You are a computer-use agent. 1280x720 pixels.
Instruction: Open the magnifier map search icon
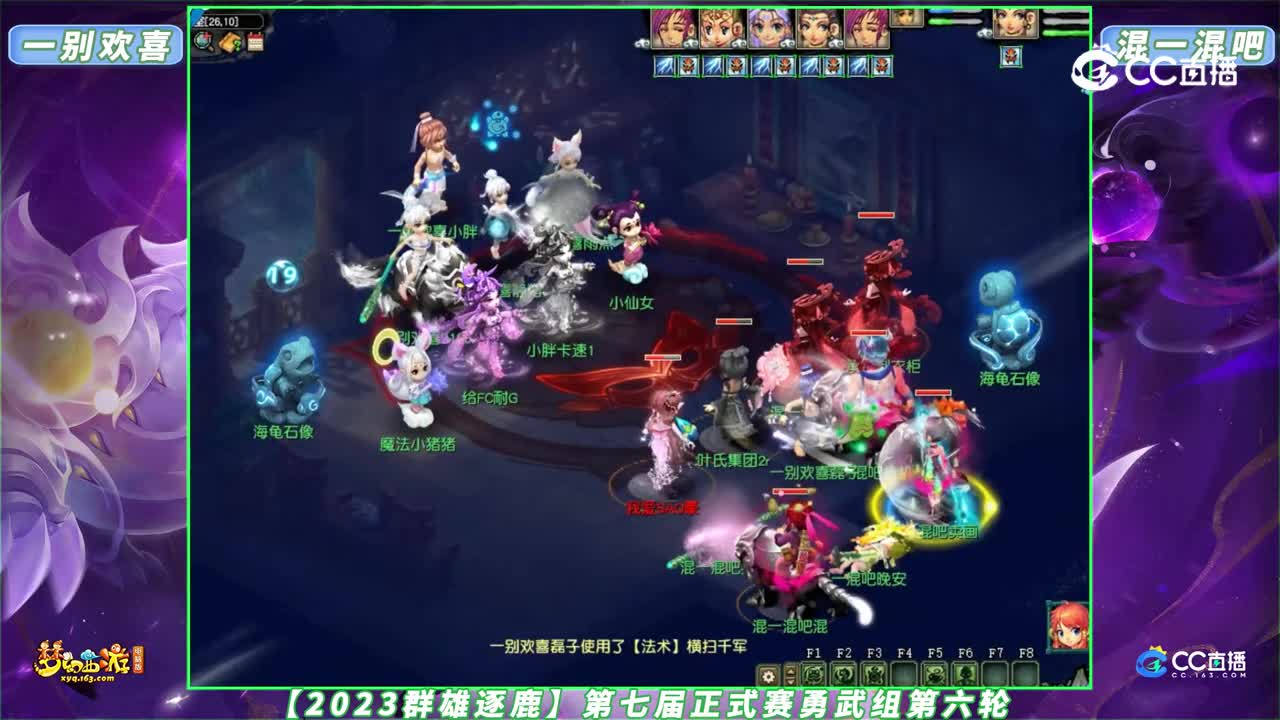tap(202, 43)
